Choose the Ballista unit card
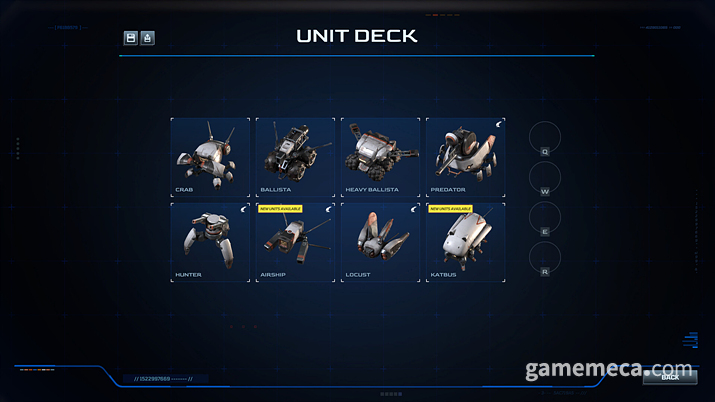This screenshot has width=715, height=402. coord(295,155)
